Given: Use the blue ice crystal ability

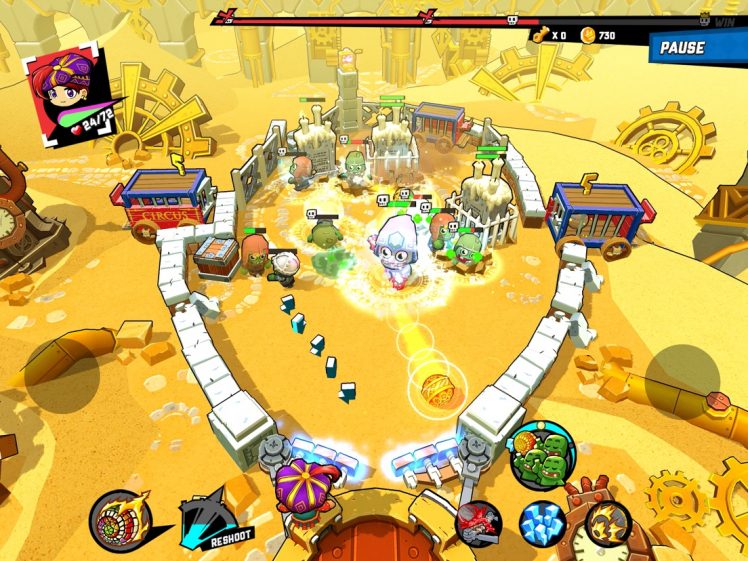Looking at the screenshot, I should (x=542, y=524).
